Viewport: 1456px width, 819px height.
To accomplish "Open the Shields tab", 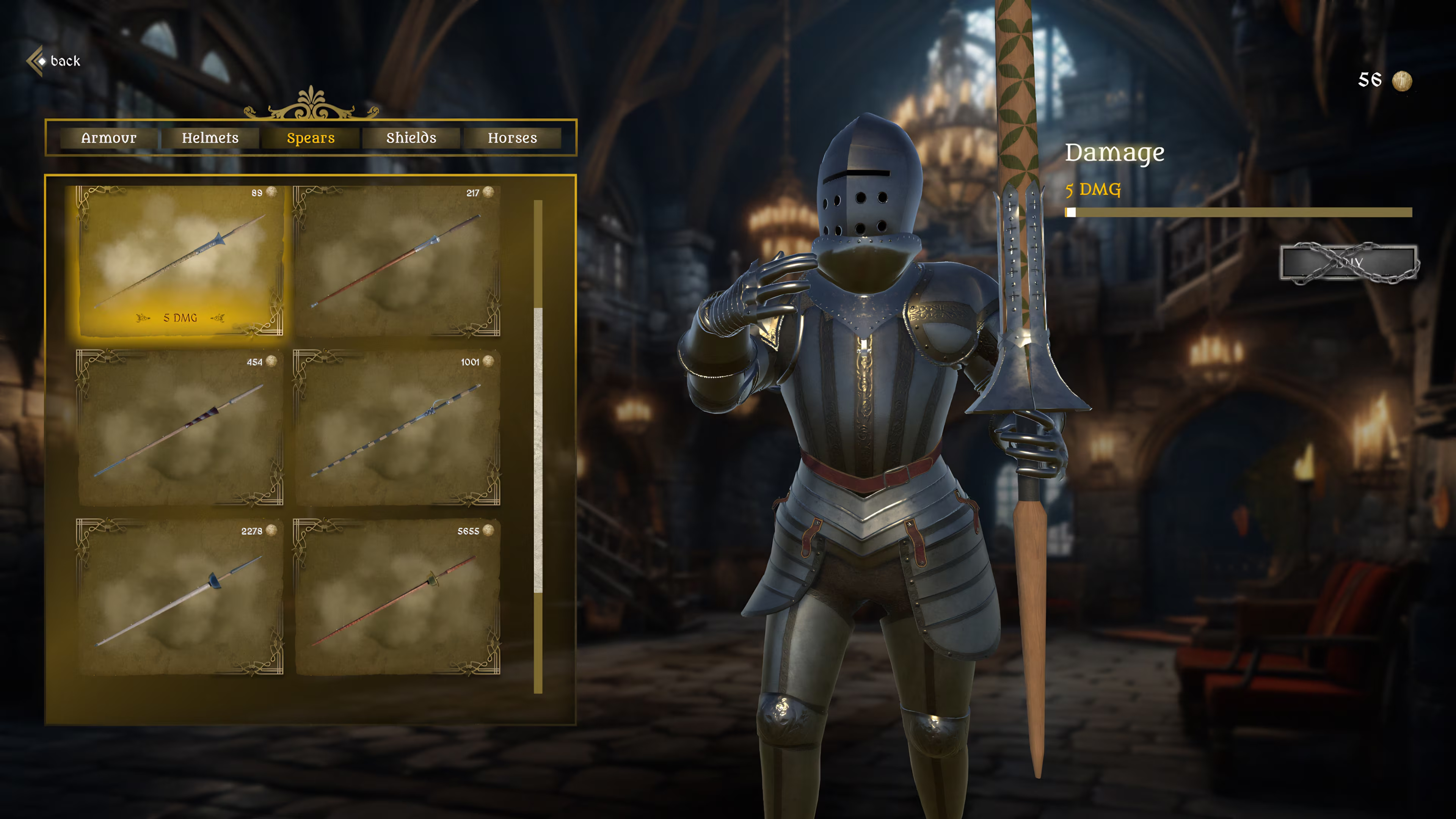I will (411, 137).
